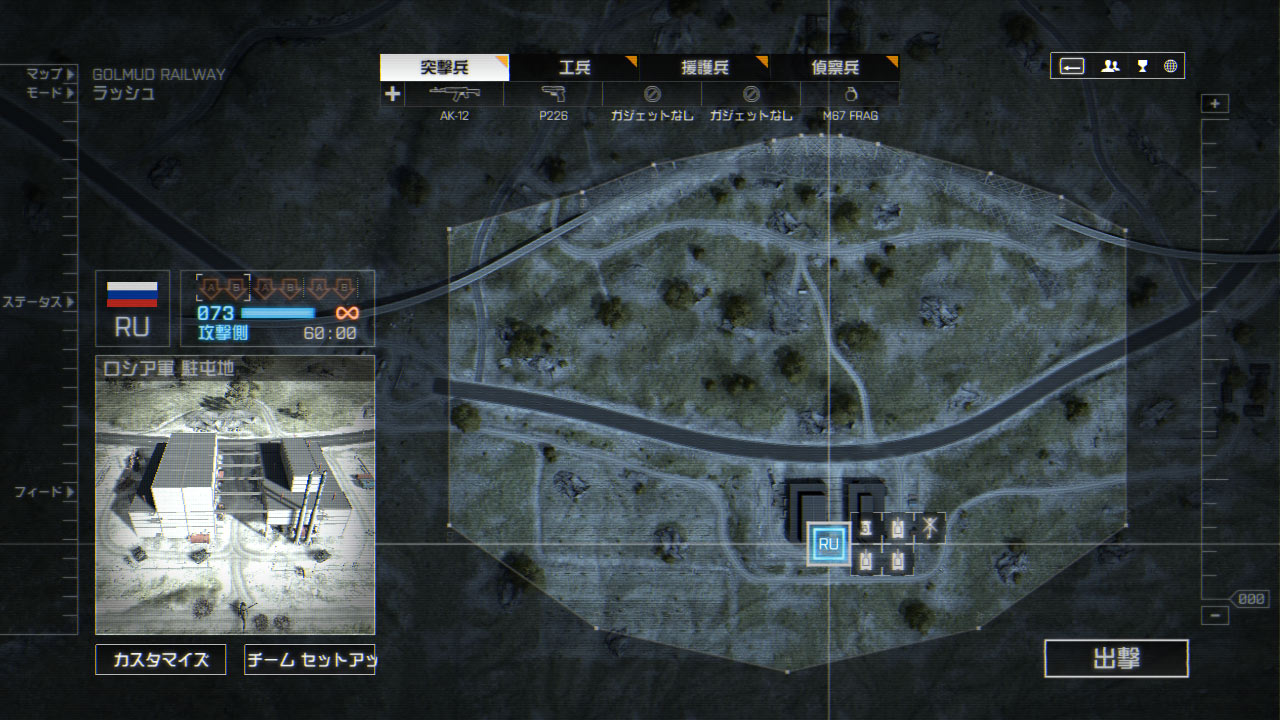
Task: Select the 突撃兵 assault class tab
Action: 444,68
